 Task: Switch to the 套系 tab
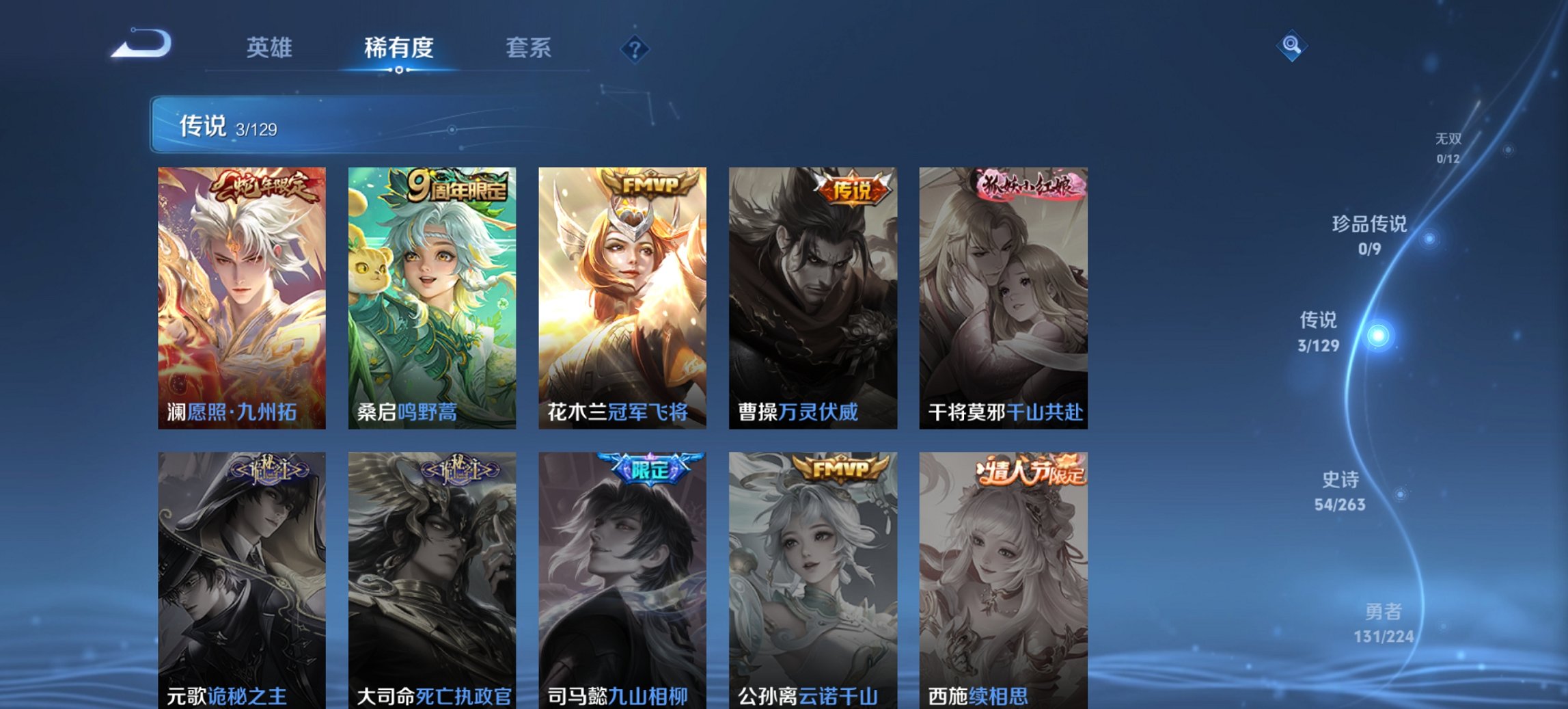(527, 48)
